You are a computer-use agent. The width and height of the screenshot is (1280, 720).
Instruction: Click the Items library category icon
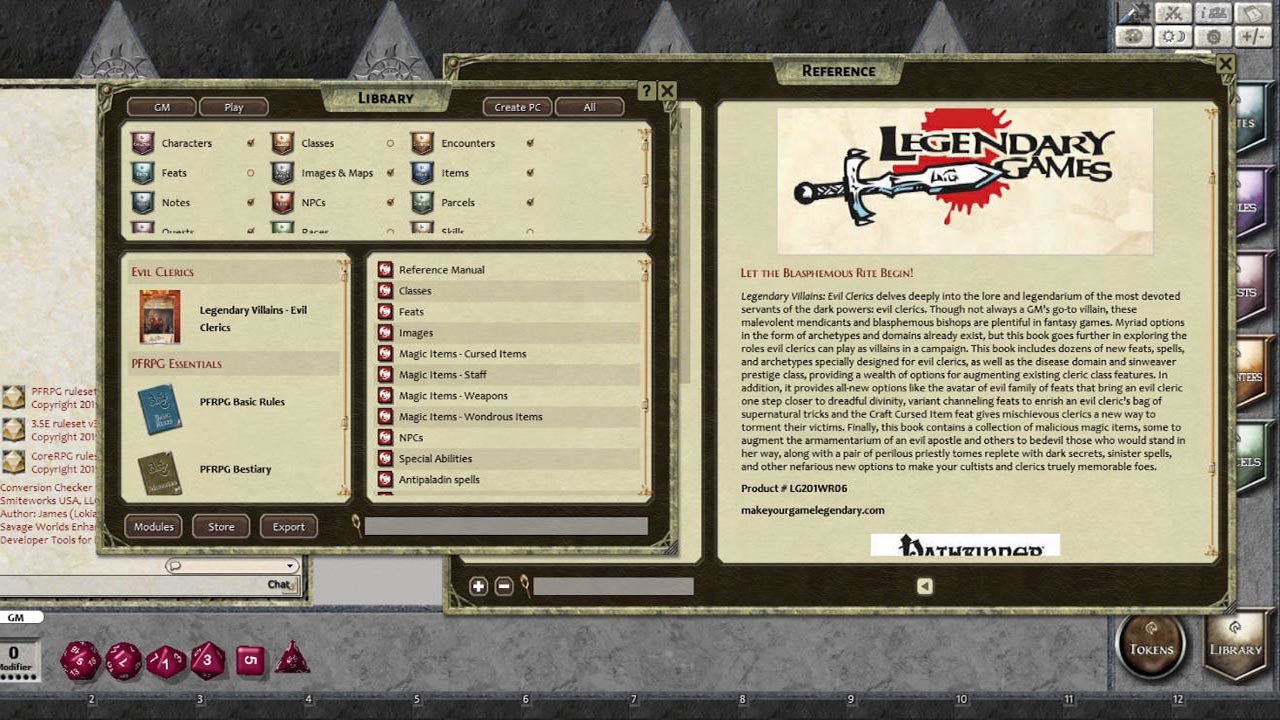(x=421, y=173)
